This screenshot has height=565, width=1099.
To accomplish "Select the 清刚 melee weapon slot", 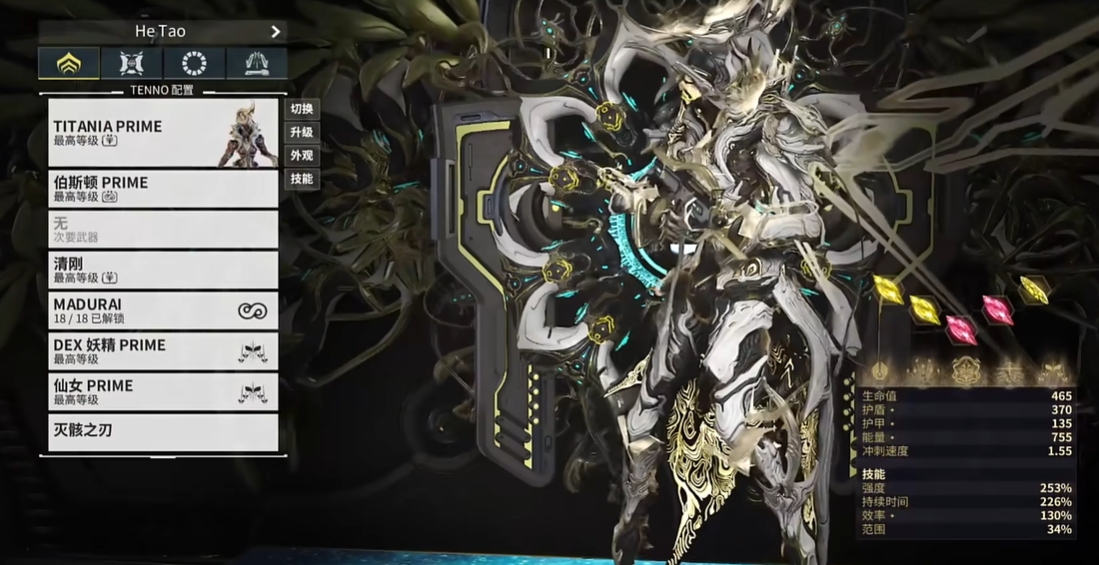I will [163, 270].
